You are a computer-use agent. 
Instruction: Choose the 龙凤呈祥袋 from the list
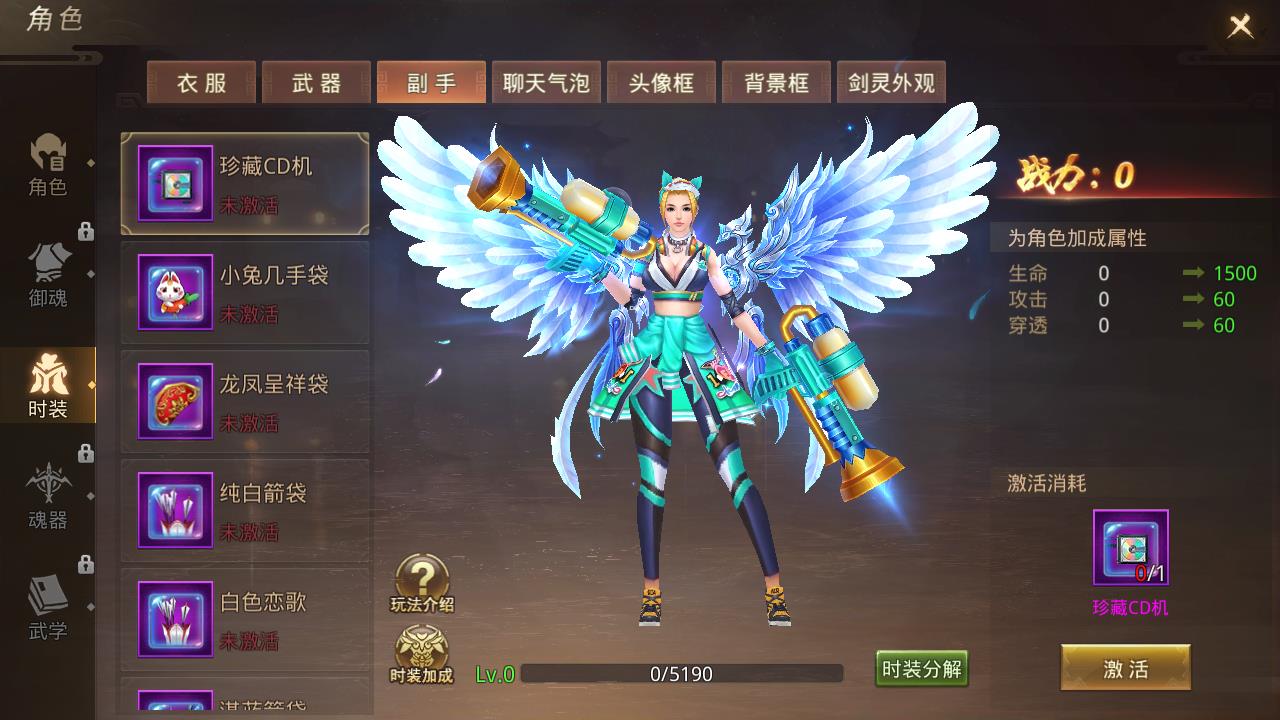(x=245, y=401)
